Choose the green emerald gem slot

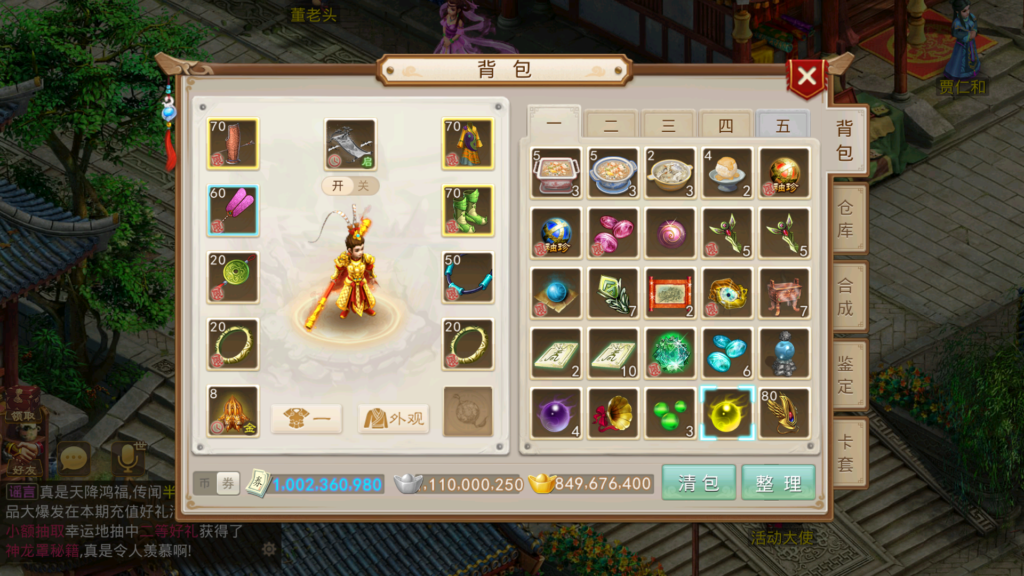point(670,353)
